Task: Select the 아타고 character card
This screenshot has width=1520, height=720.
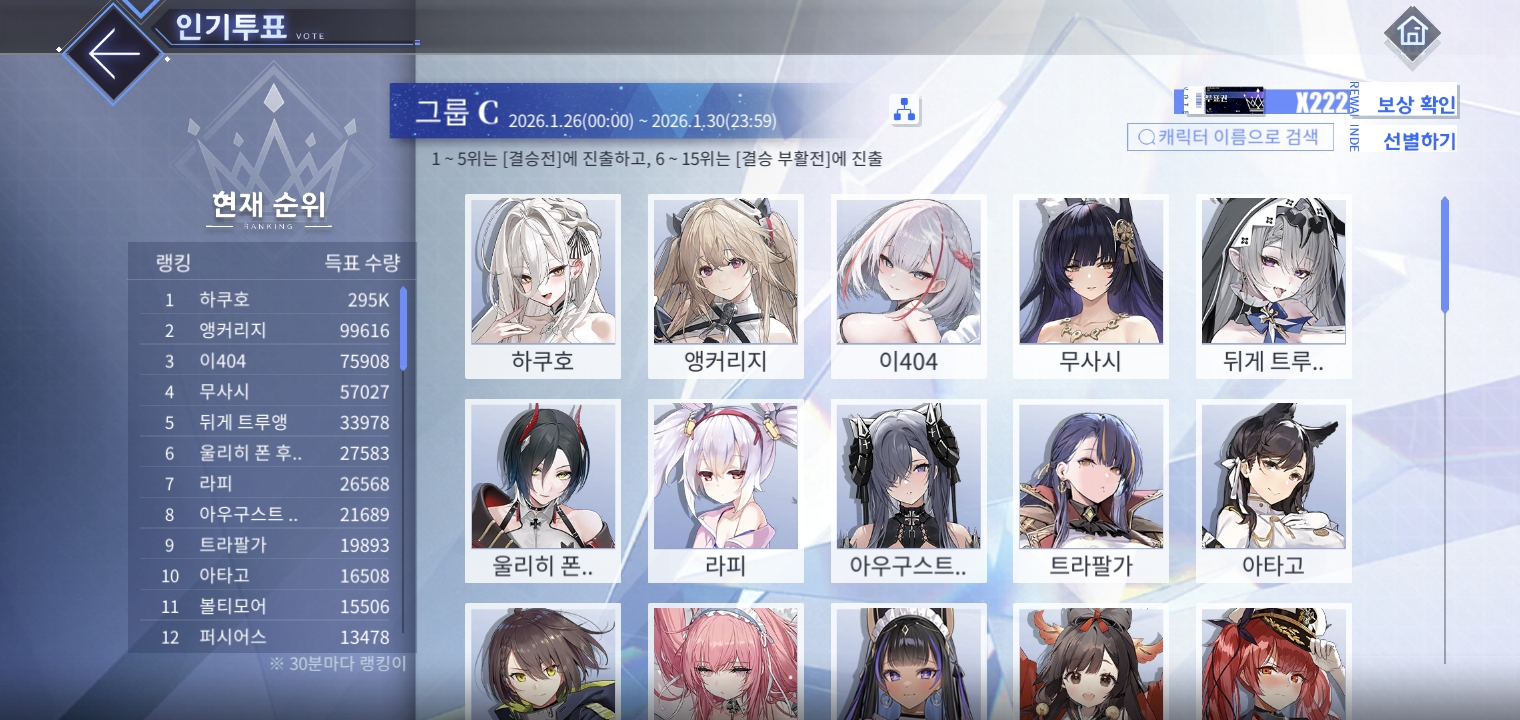Action: click(x=1274, y=490)
